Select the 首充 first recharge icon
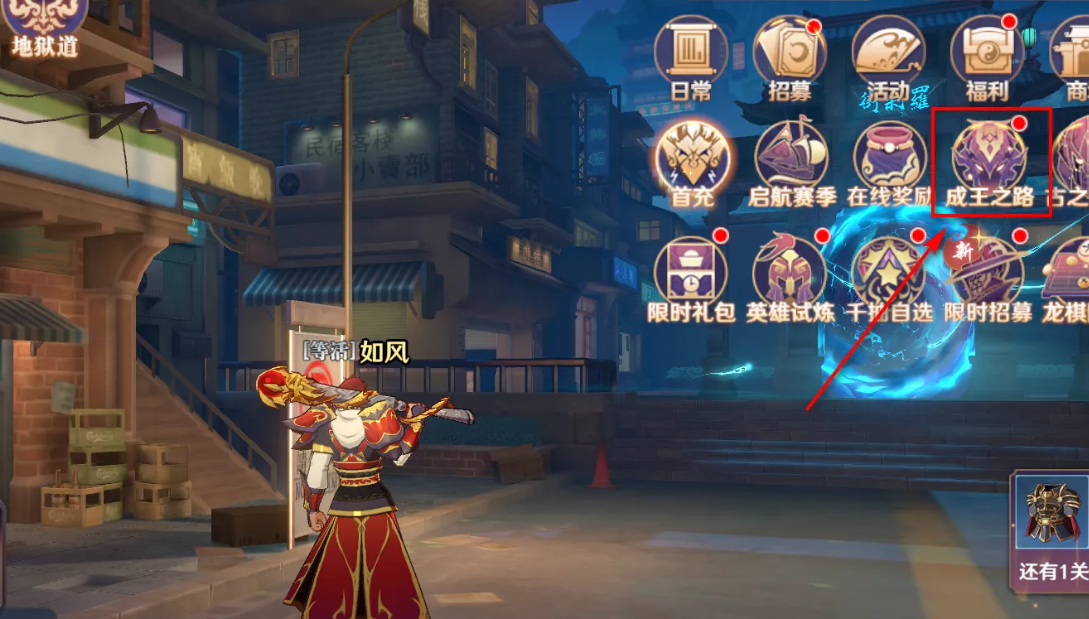The height and width of the screenshot is (619, 1089). tap(692, 160)
